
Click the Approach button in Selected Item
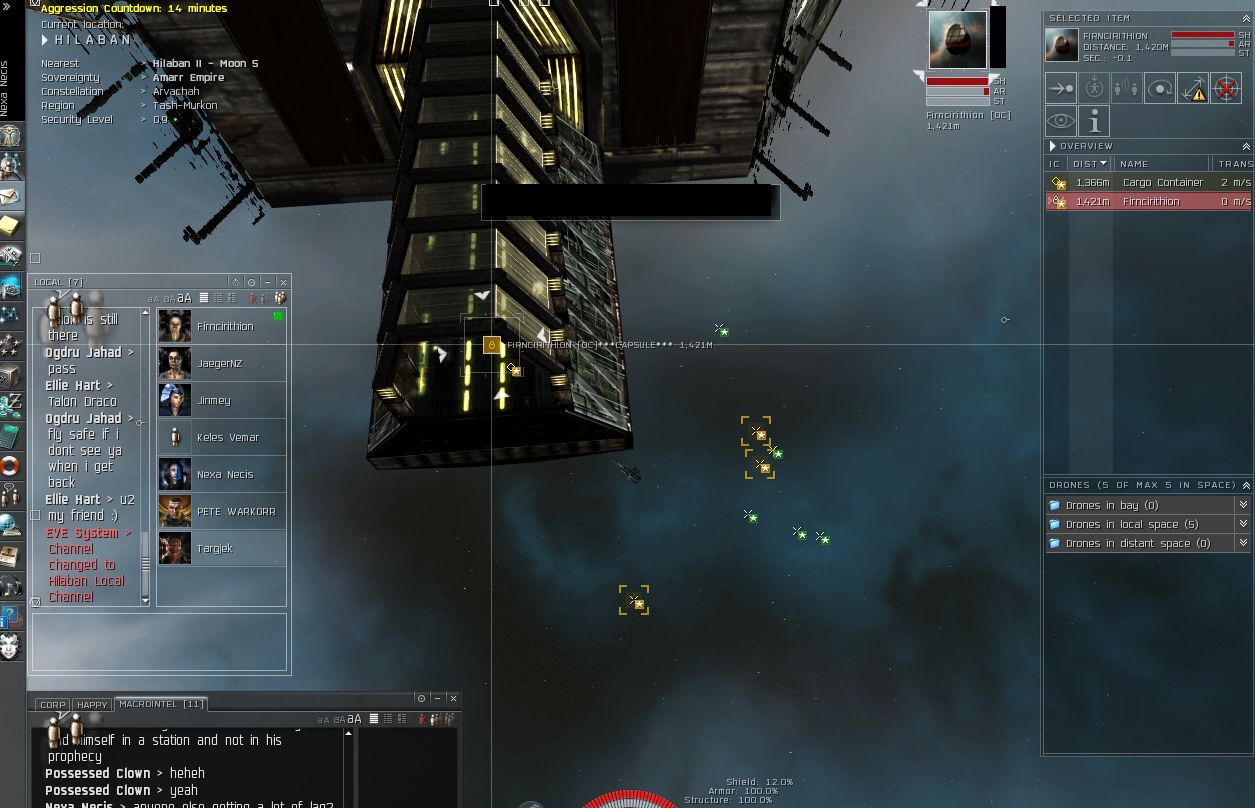coord(1061,88)
